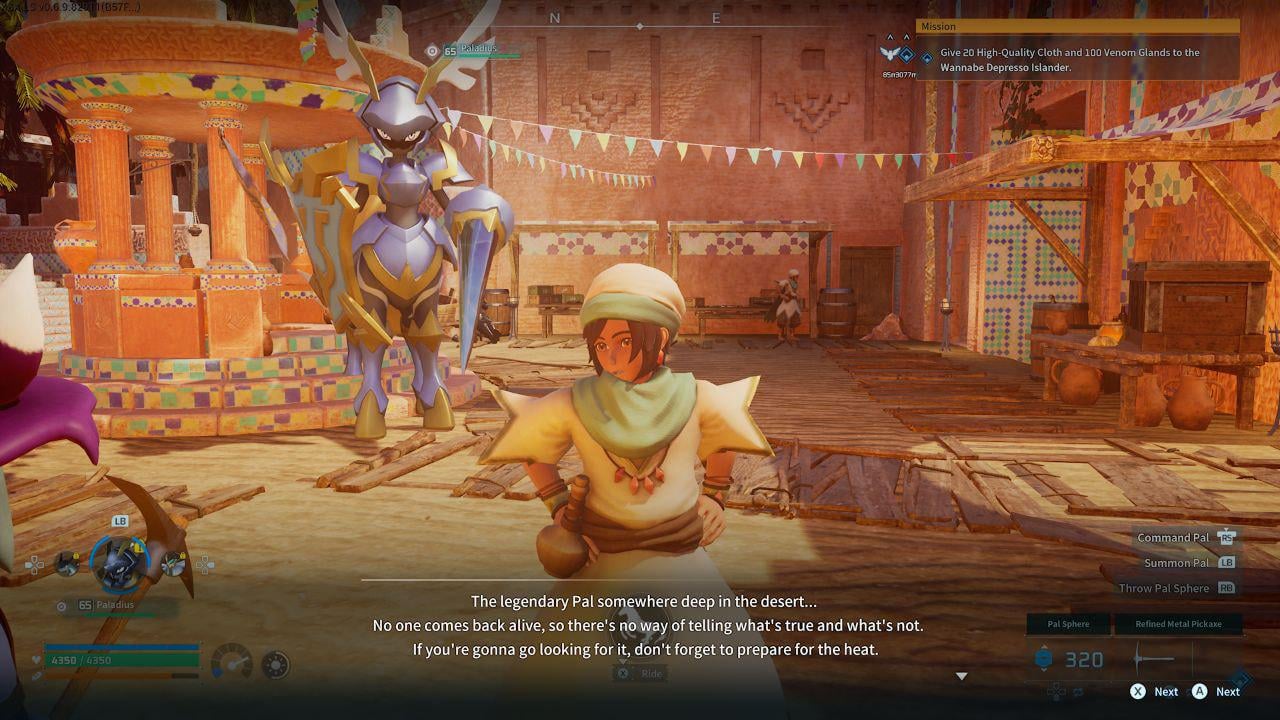Choose the Pal Sphere slot

[1068, 624]
